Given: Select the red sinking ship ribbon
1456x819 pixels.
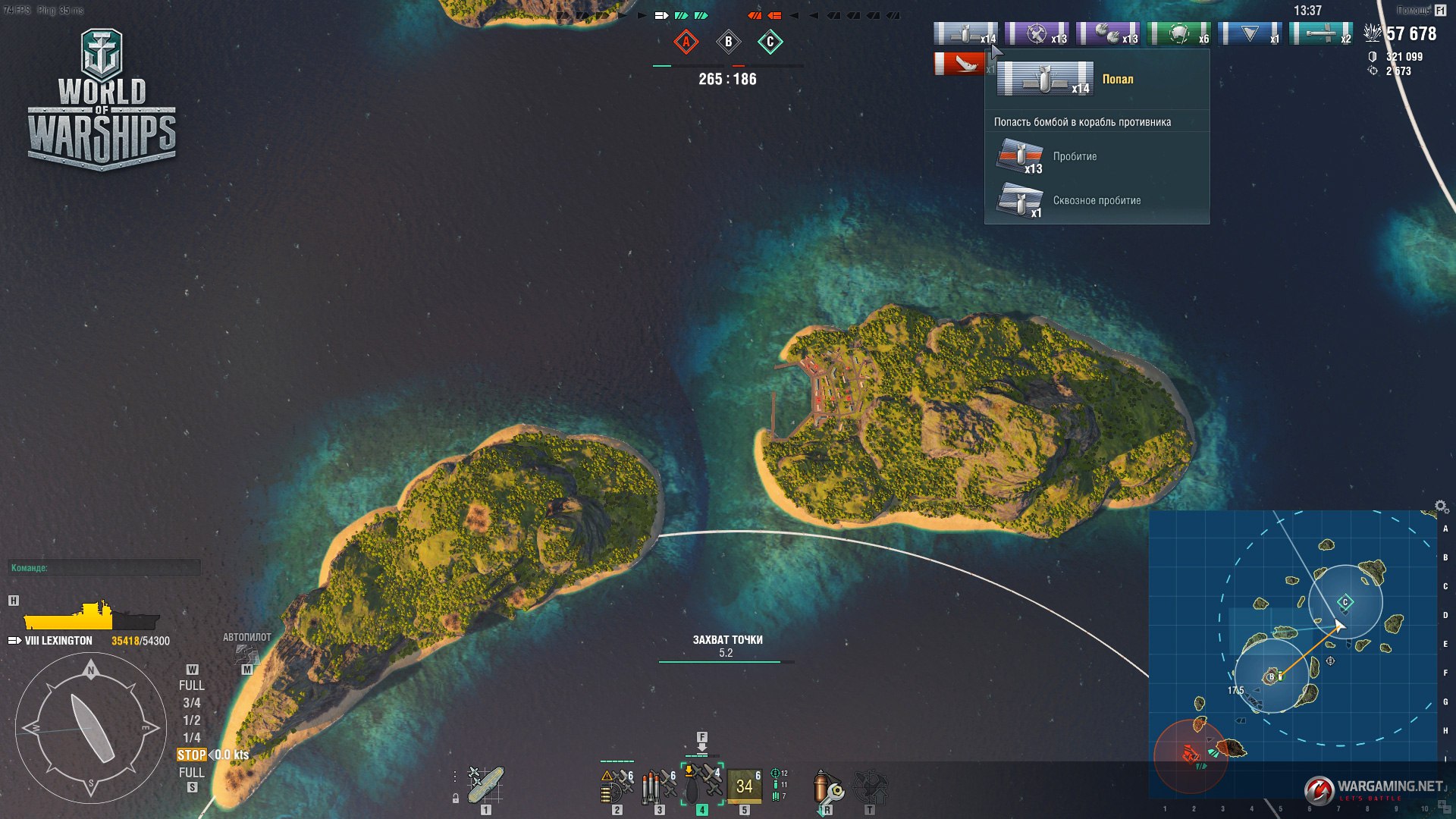Looking at the screenshot, I should (959, 64).
